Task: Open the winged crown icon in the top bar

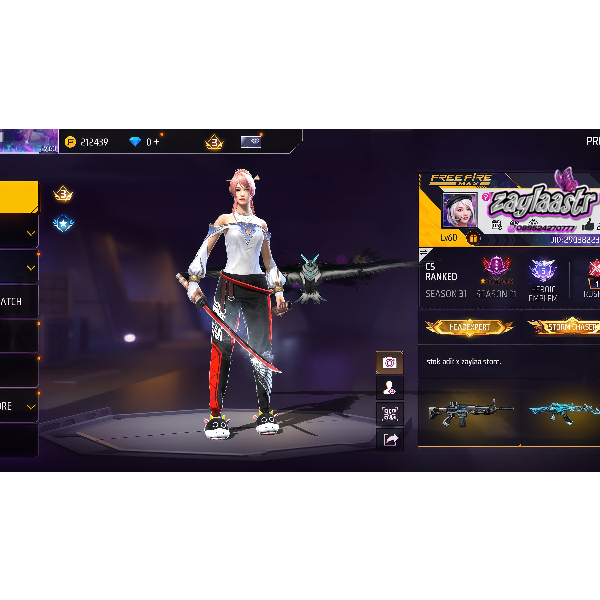Action: (214, 142)
